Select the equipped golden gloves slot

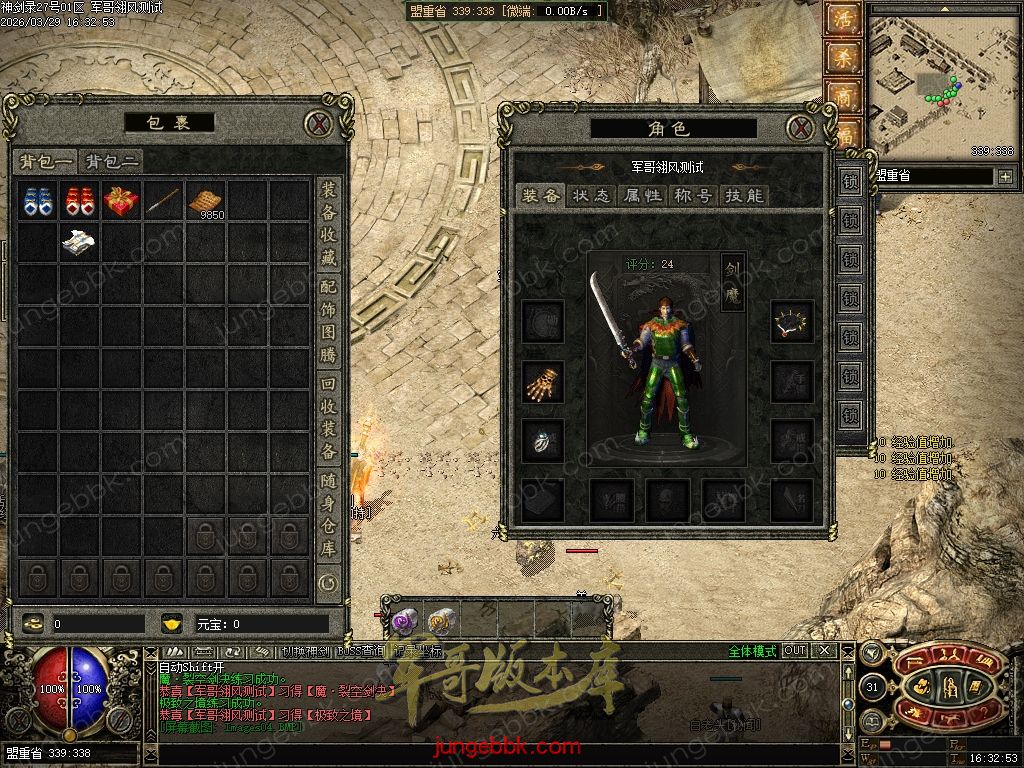543,381
